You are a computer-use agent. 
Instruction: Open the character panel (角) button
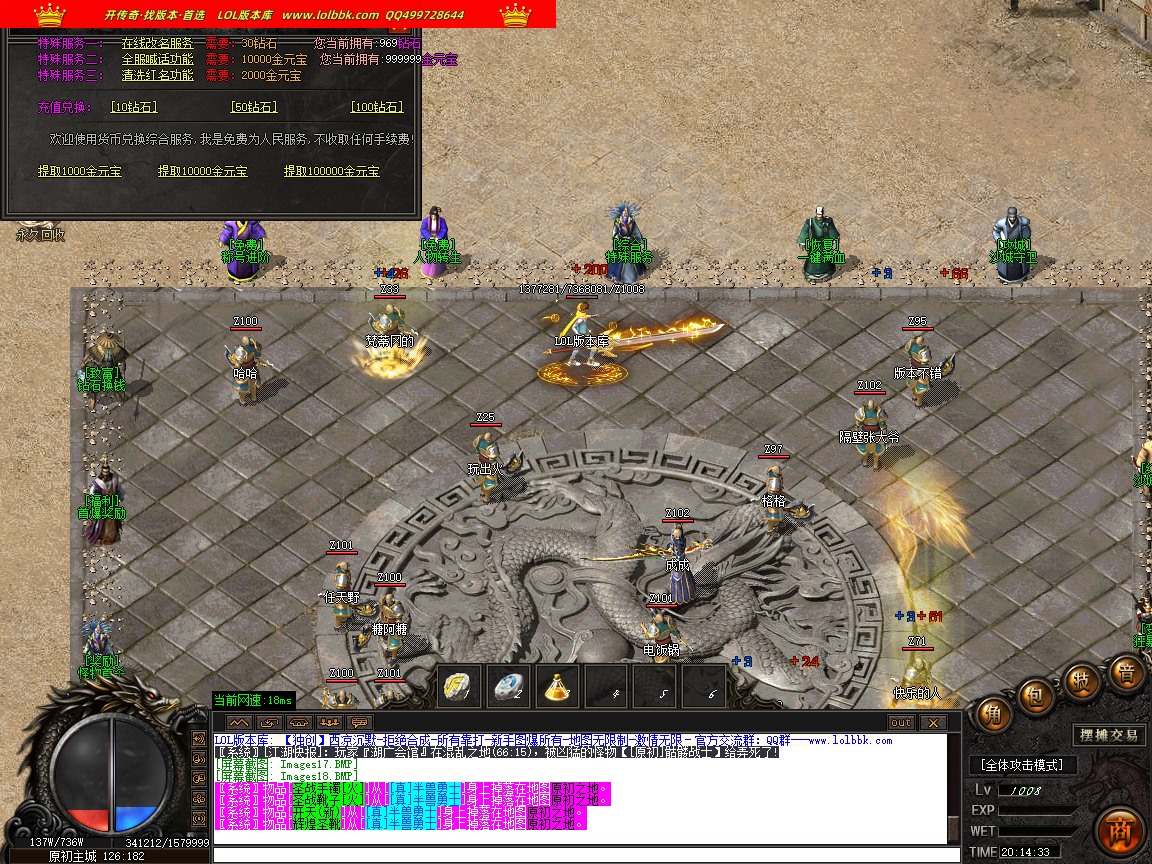[993, 714]
